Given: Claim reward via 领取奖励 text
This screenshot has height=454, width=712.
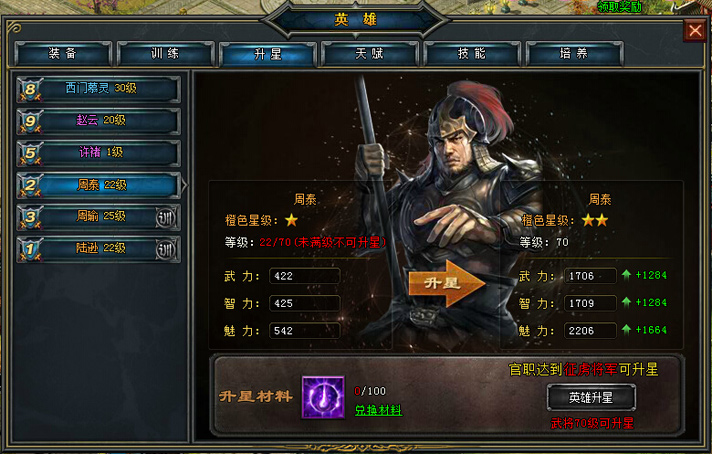Looking at the screenshot, I should pyautogui.click(x=621, y=7).
